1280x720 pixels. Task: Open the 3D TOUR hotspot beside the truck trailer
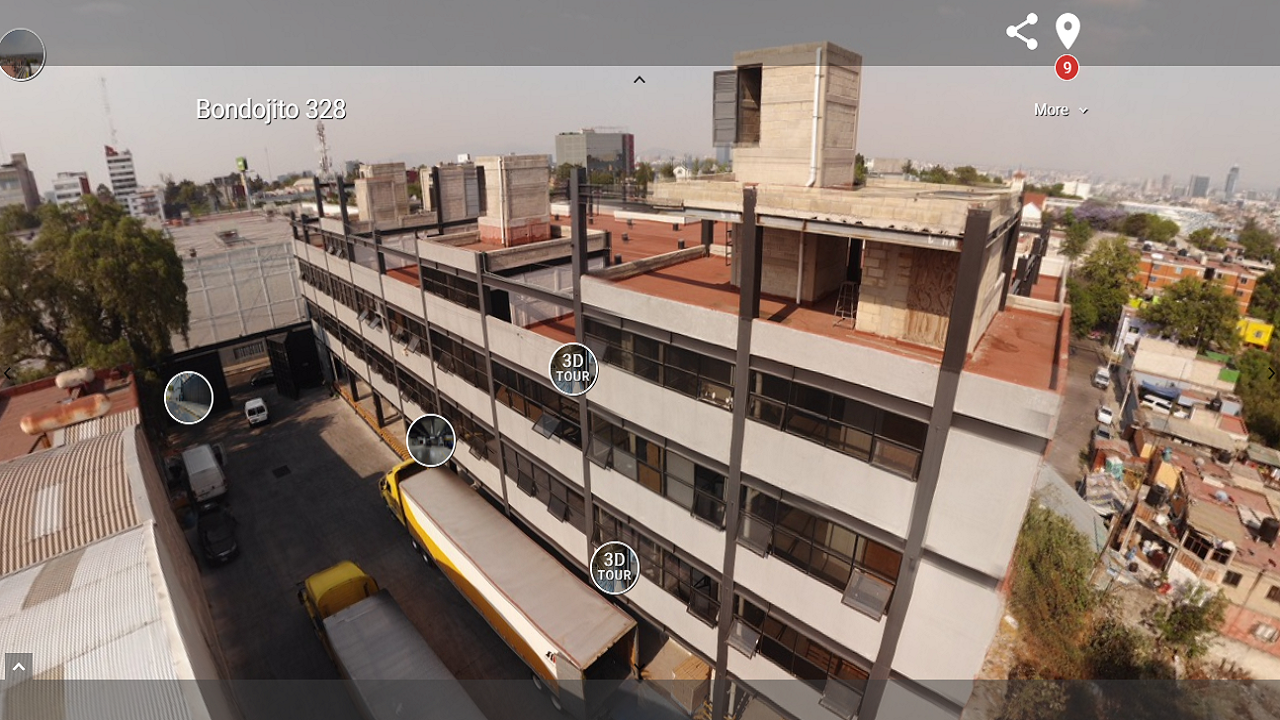[x=614, y=568]
